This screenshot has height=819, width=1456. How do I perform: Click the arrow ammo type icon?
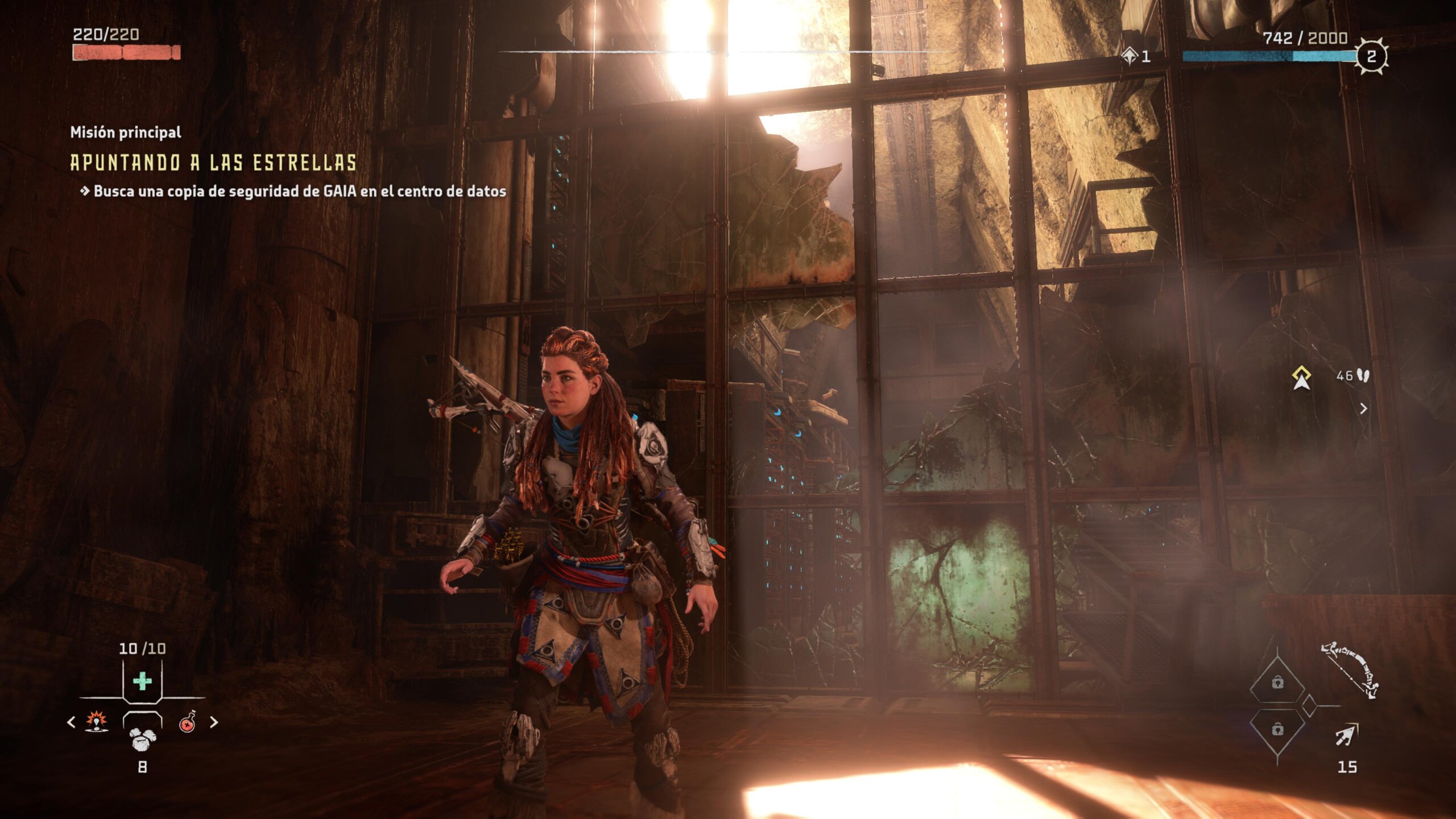[x=1346, y=735]
